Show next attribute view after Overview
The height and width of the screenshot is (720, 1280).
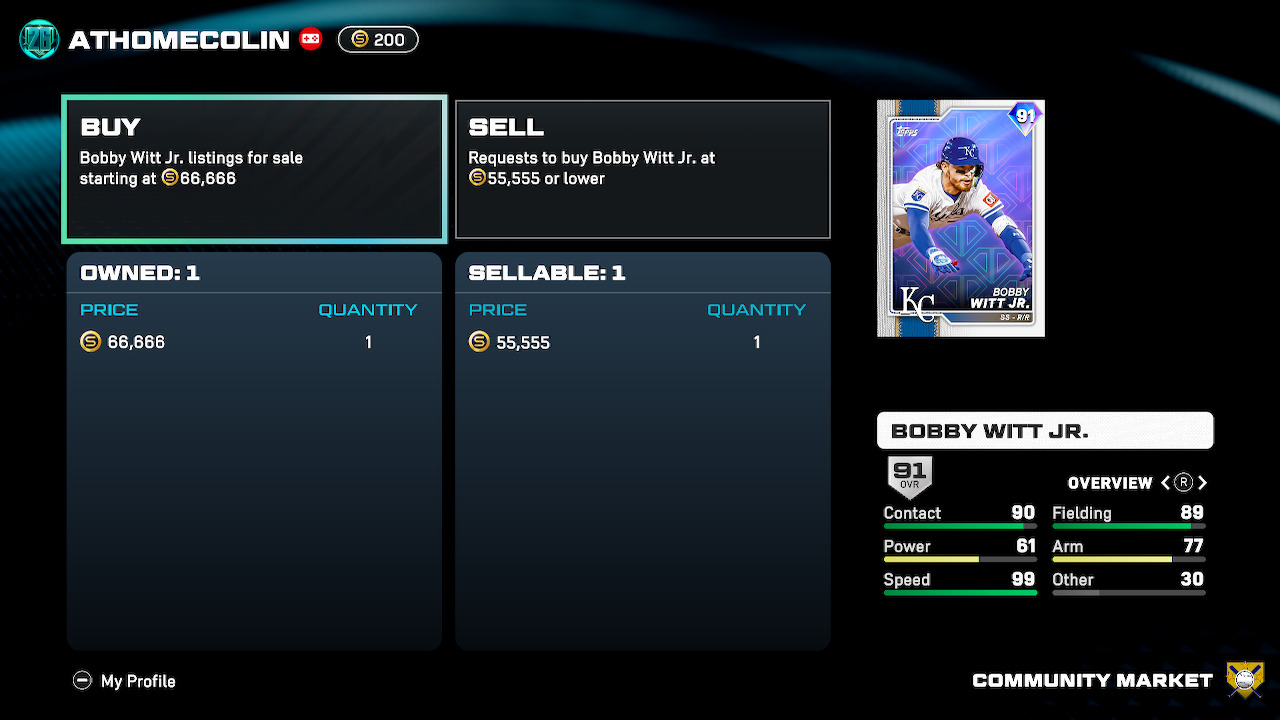[1203, 483]
